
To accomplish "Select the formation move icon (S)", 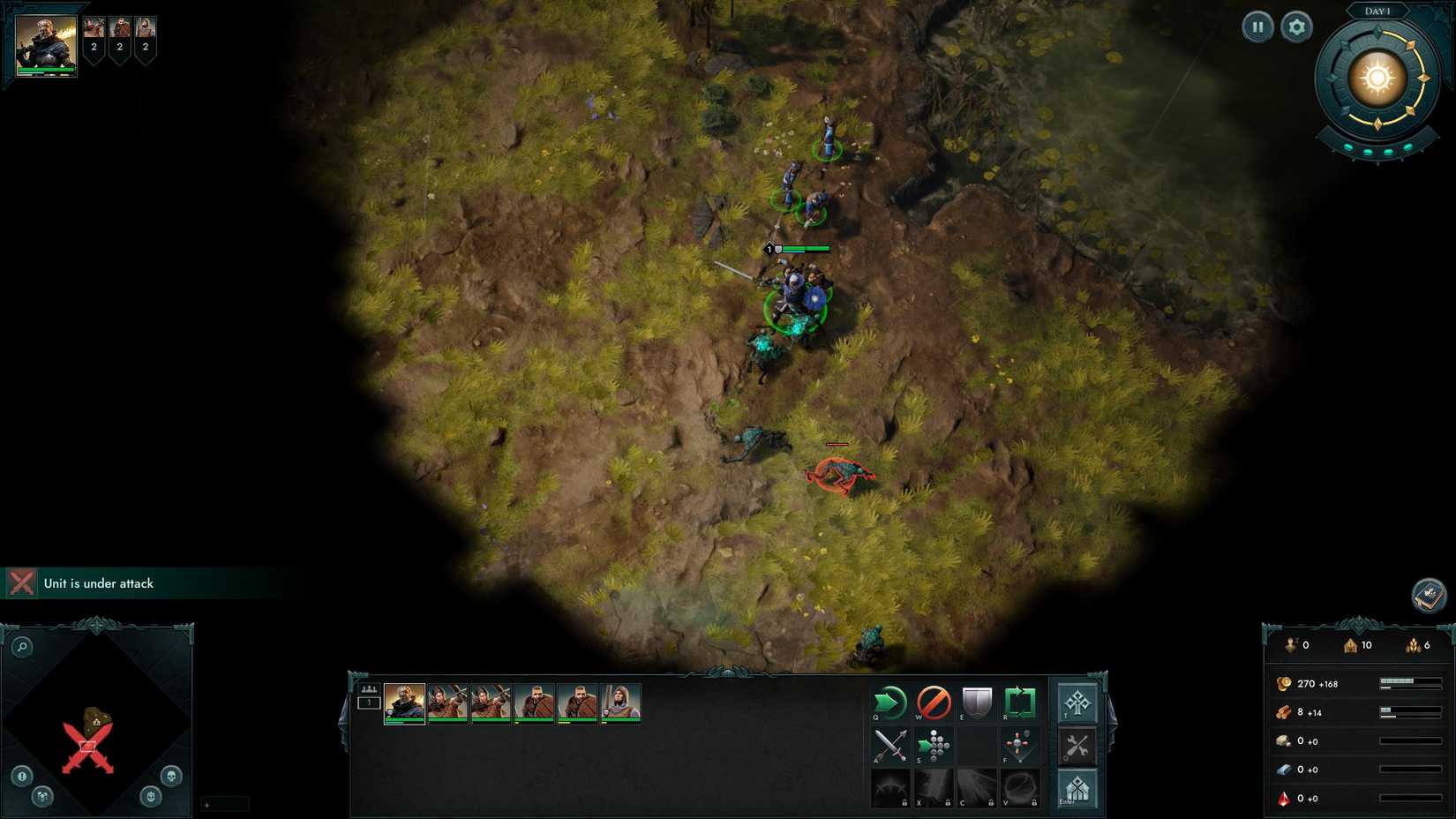I will pos(934,744).
